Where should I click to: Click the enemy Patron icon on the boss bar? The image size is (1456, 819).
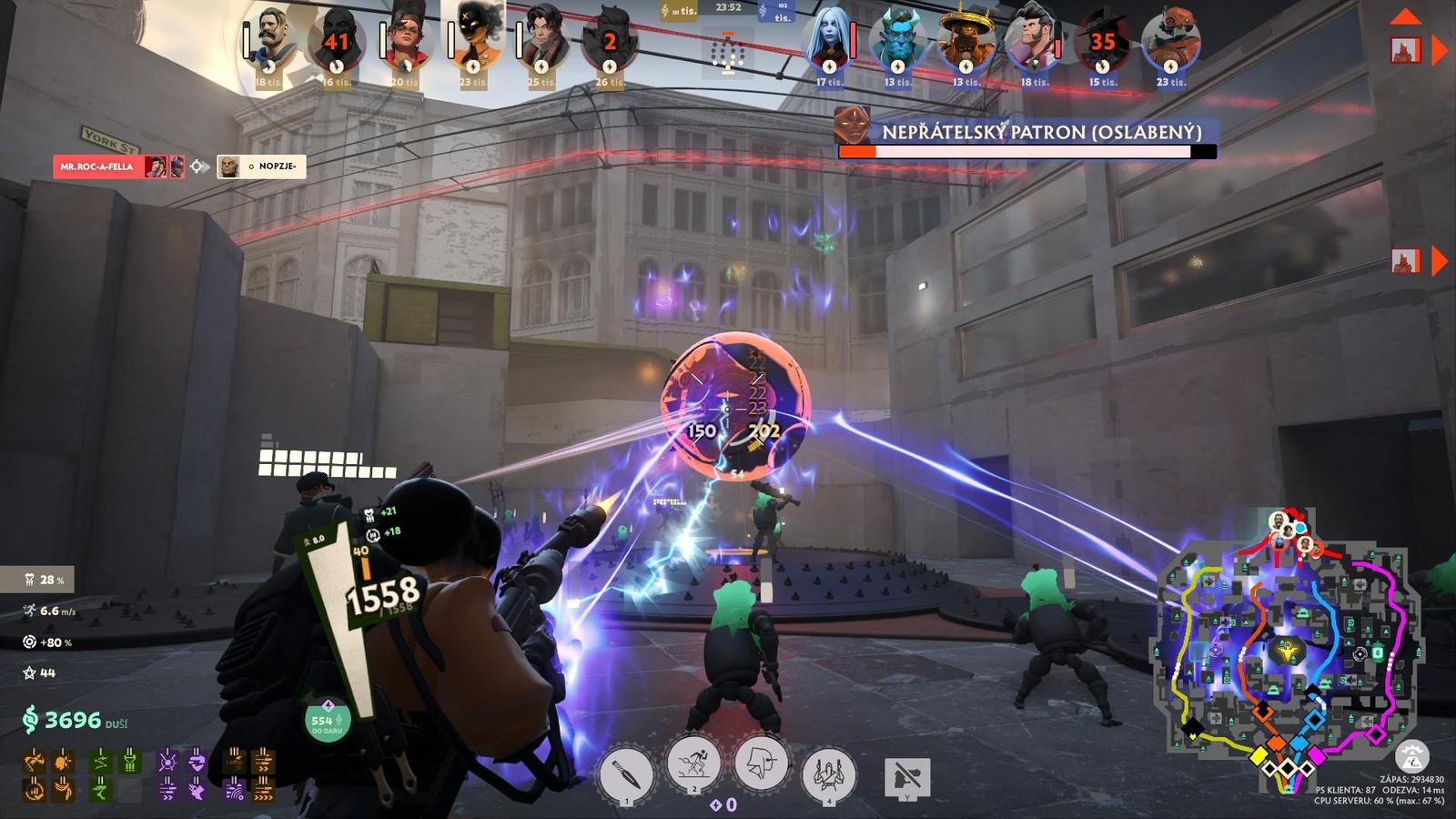click(x=852, y=125)
